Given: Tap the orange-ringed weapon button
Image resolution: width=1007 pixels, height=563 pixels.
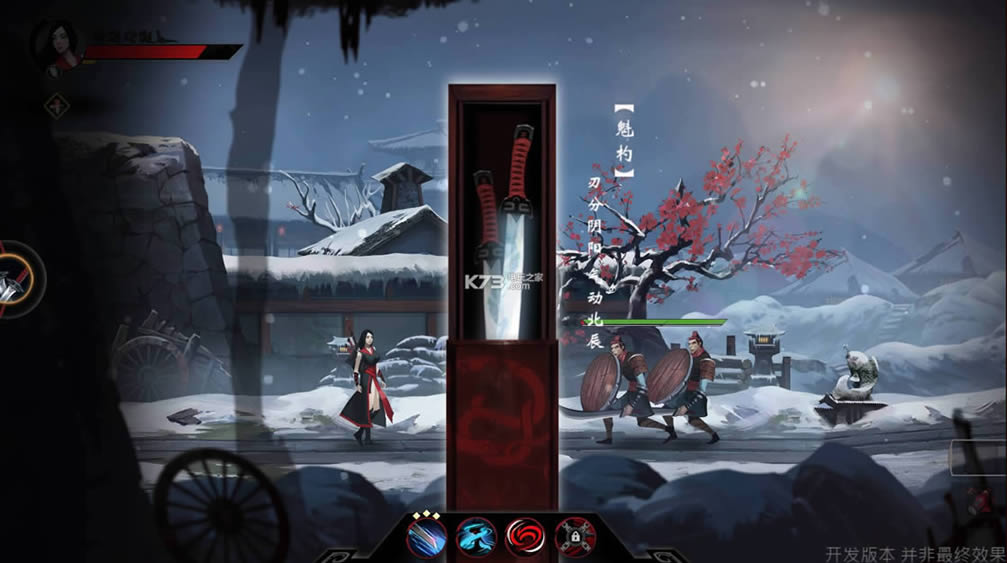Looking at the screenshot, I should coord(14,279).
